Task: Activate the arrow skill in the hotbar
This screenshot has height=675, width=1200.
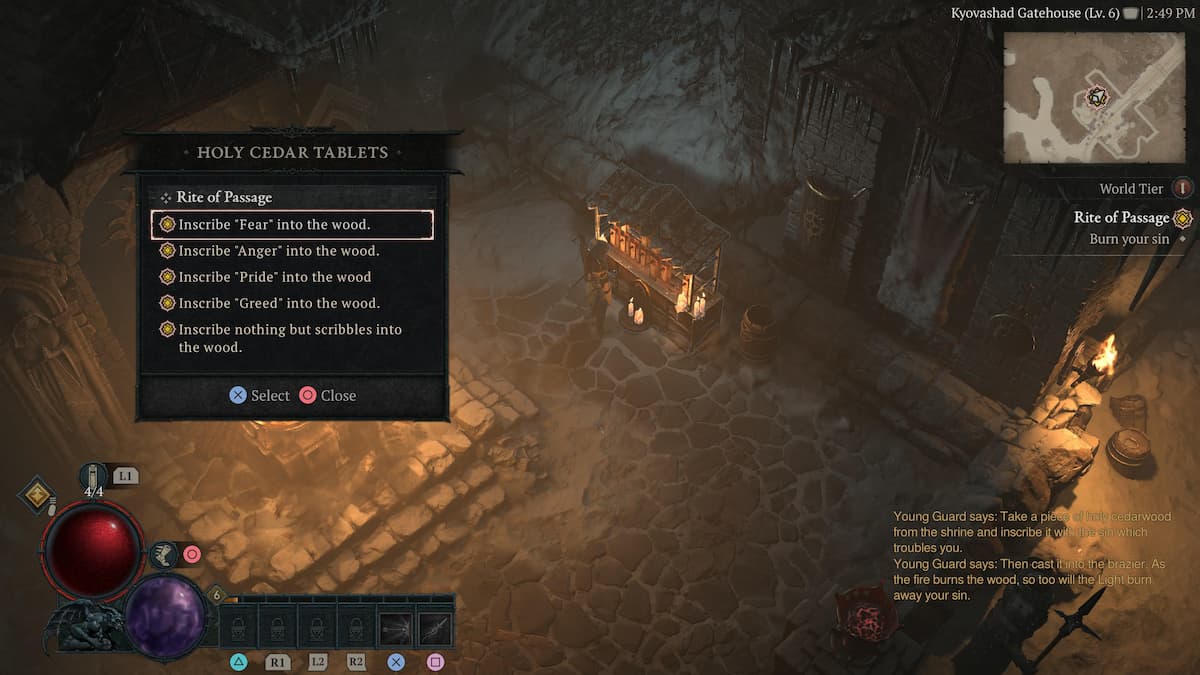Action: coord(396,628)
